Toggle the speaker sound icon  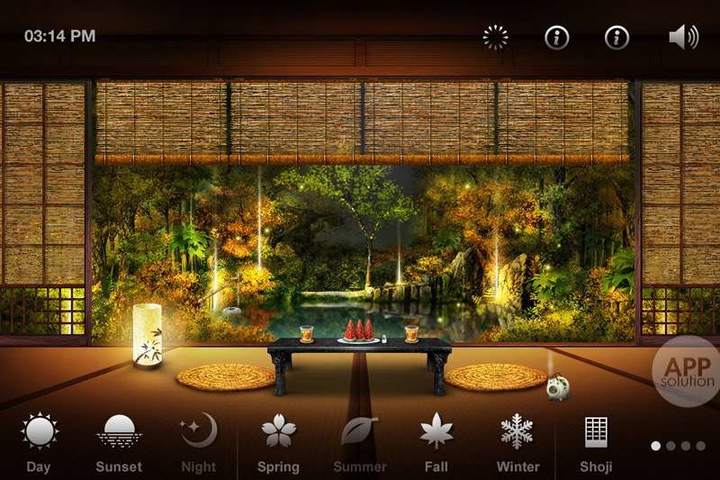click(x=683, y=38)
